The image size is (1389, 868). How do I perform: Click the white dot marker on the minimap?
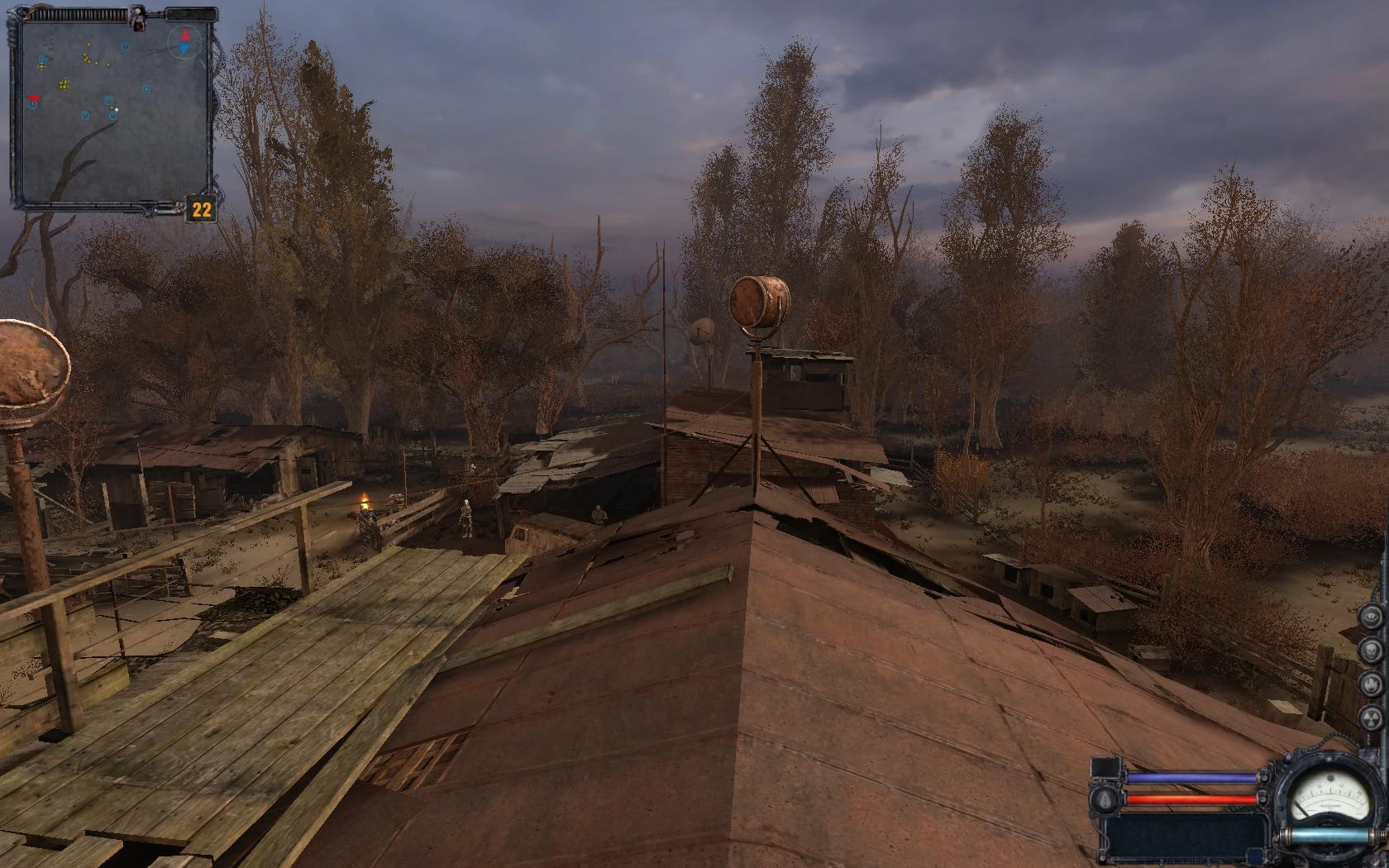coord(117,109)
